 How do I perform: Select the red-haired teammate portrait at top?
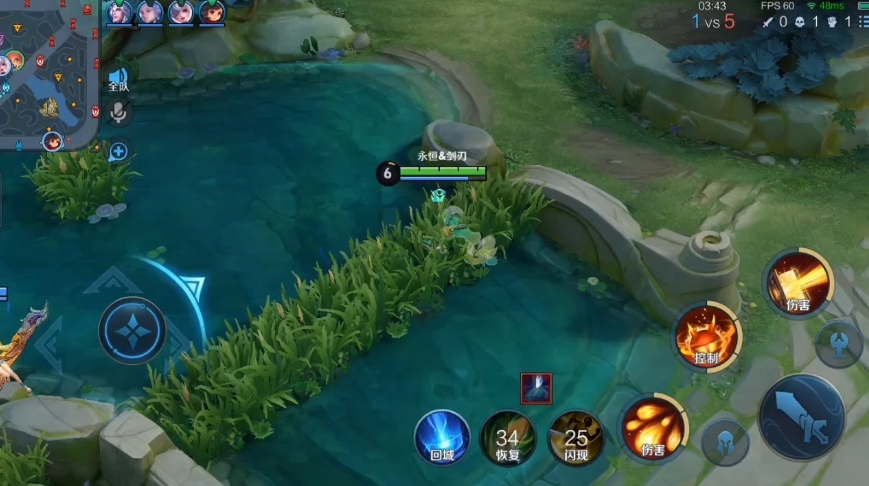point(212,12)
